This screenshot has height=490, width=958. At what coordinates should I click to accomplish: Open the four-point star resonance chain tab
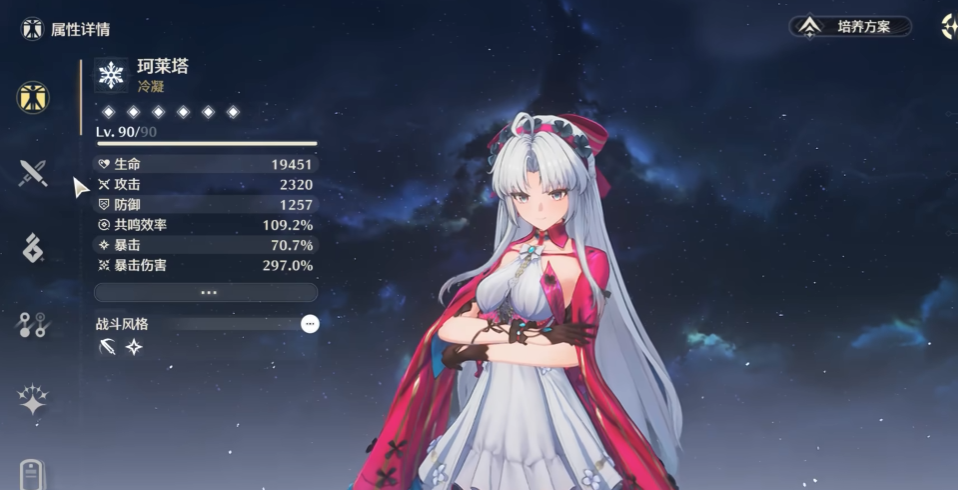pyautogui.click(x=33, y=401)
